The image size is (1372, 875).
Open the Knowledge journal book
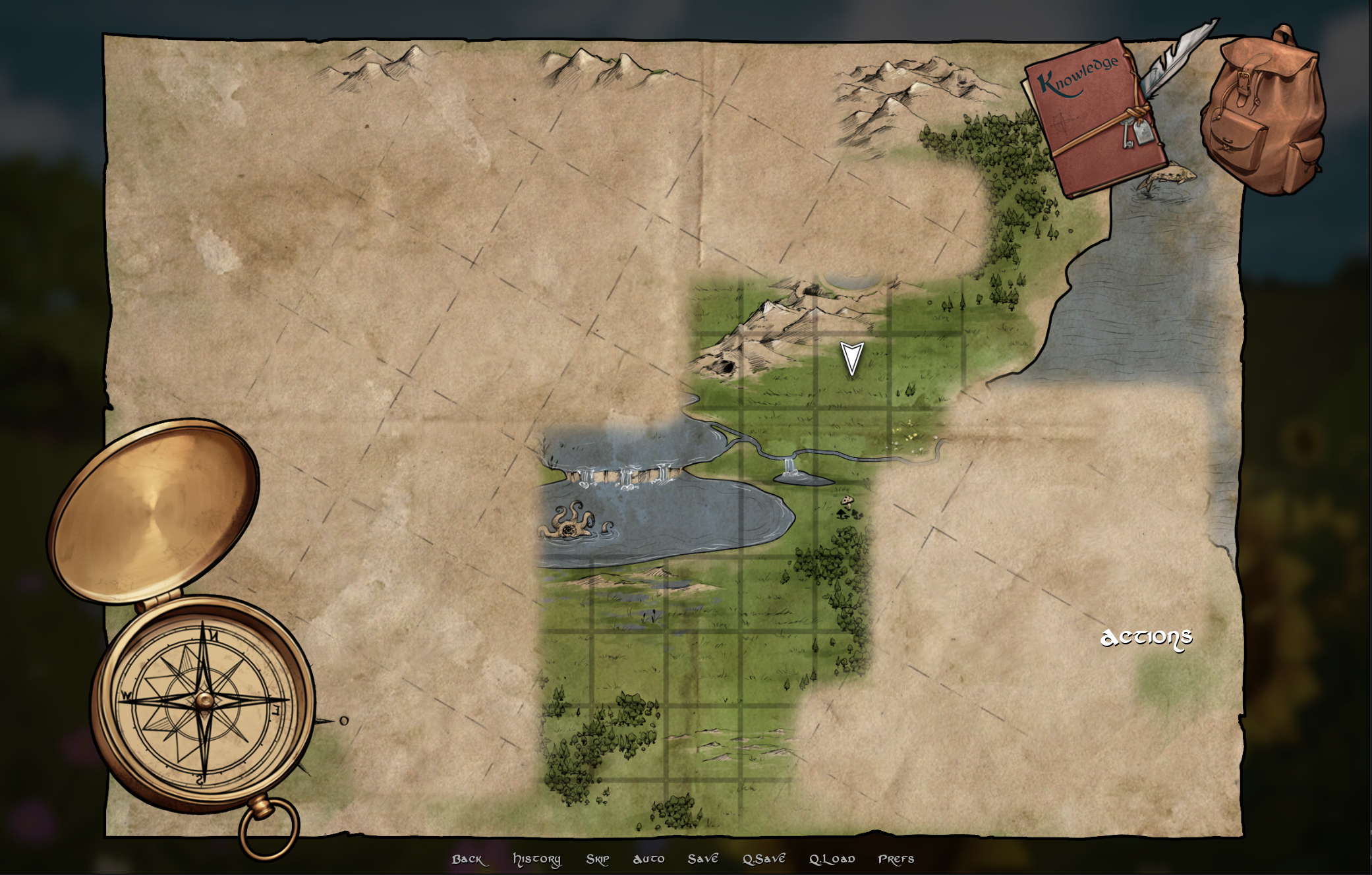pos(1093,119)
